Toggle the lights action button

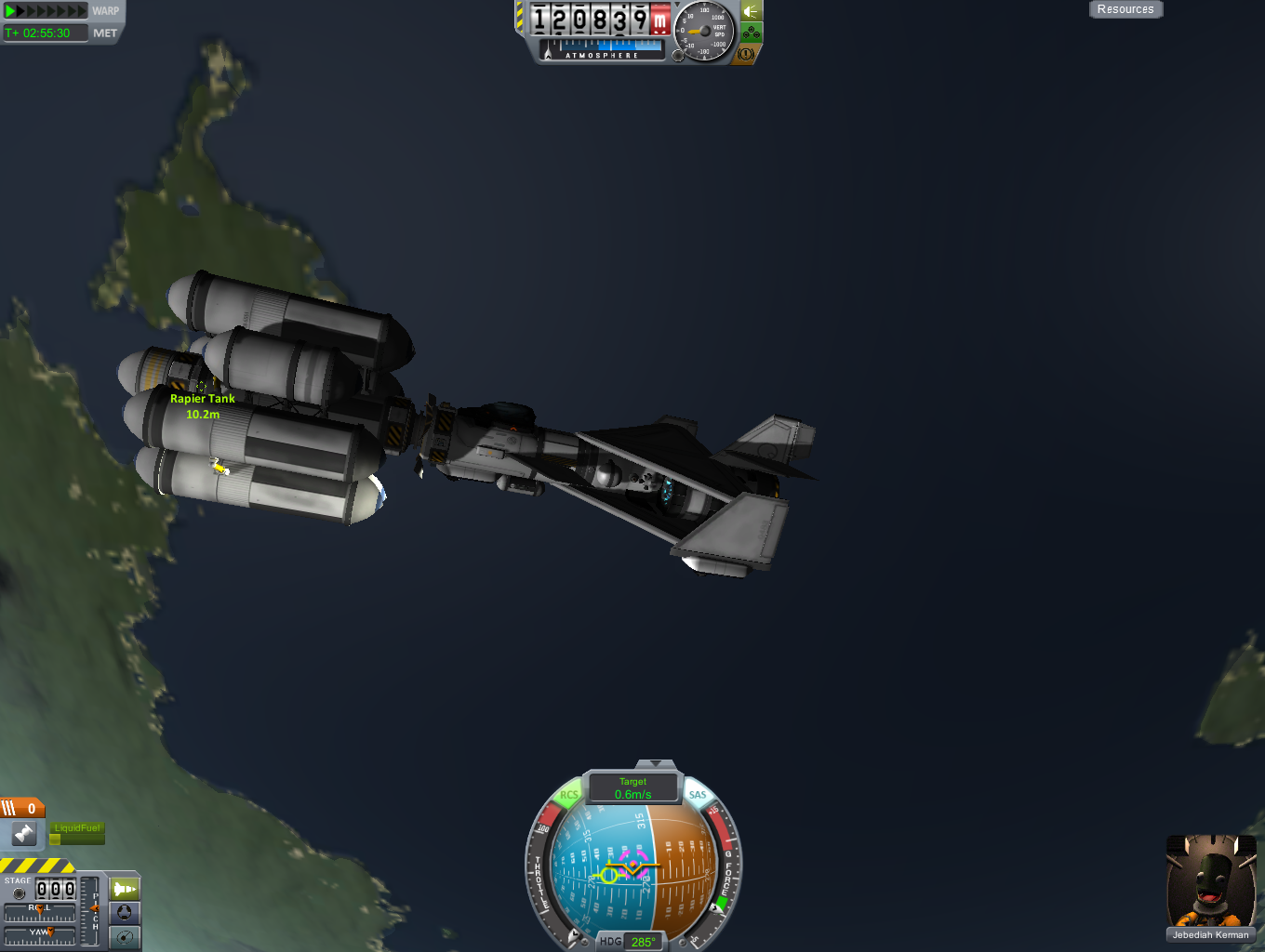click(x=752, y=11)
